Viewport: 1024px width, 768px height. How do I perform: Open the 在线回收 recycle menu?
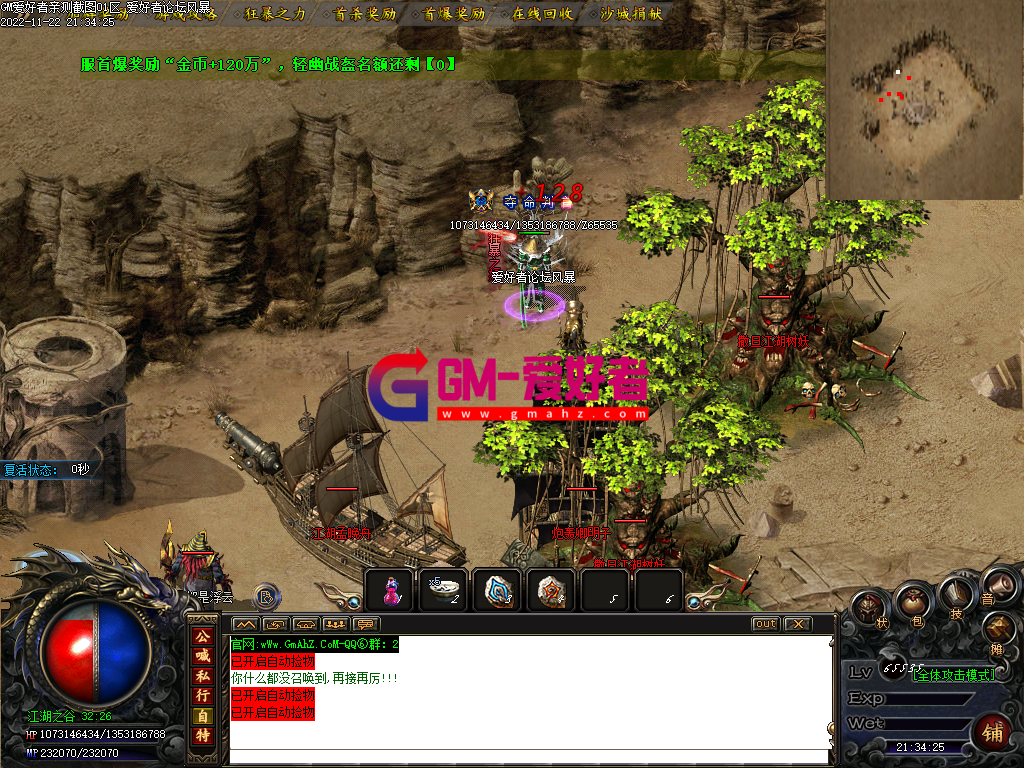pyautogui.click(x=542, y=14)
